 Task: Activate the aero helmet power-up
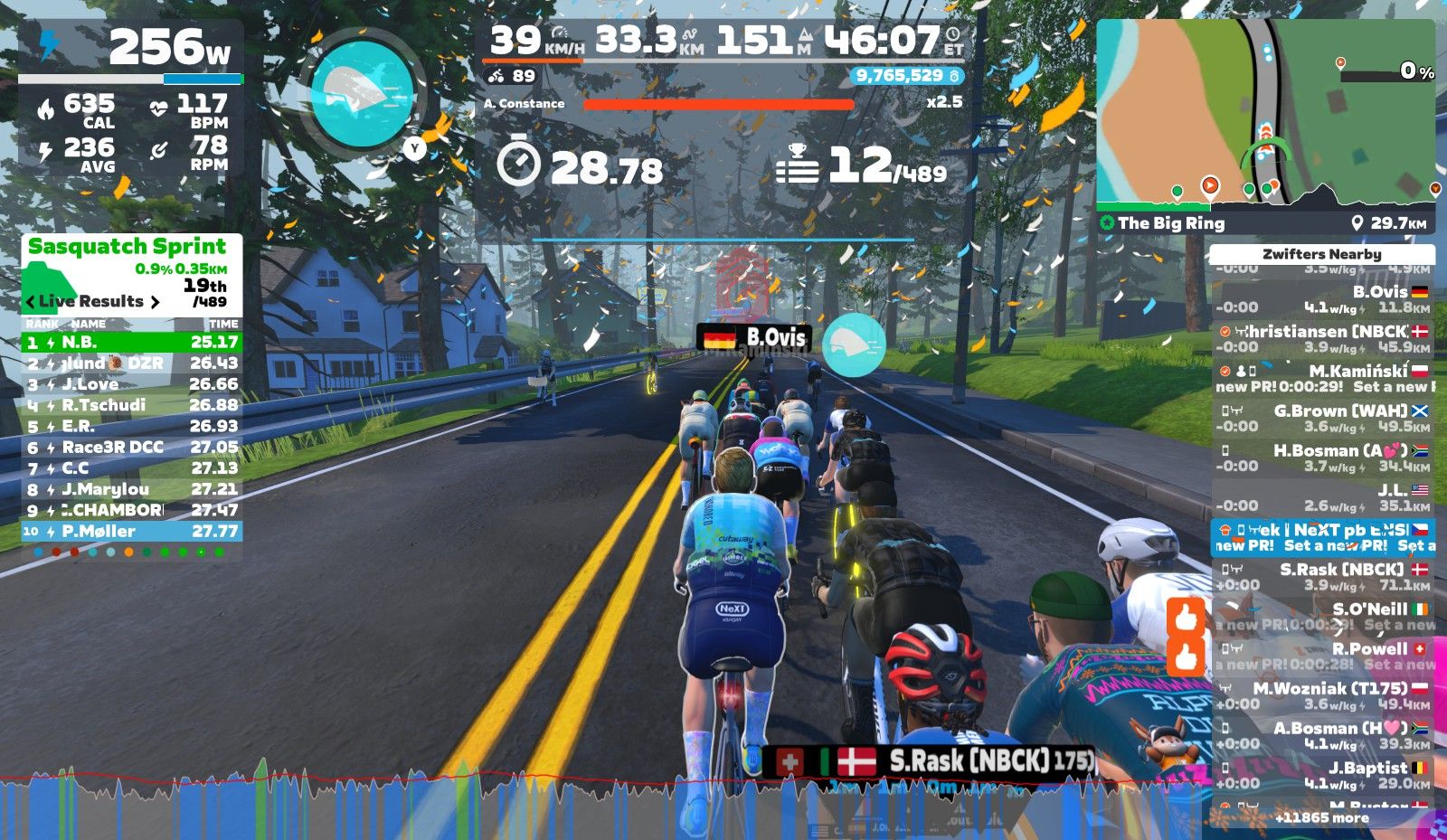click(362, 91)
